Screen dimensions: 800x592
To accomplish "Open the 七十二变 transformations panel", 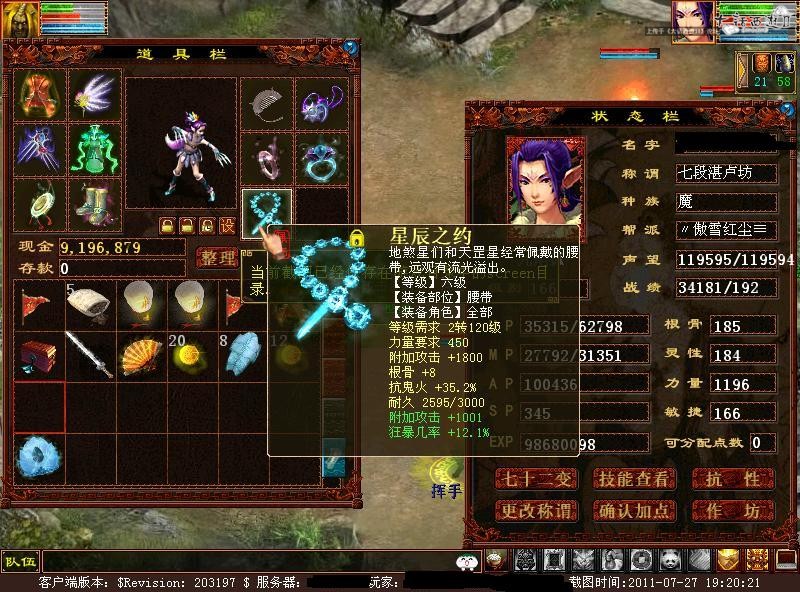I will pyautogui.click(x=538, y=479).
